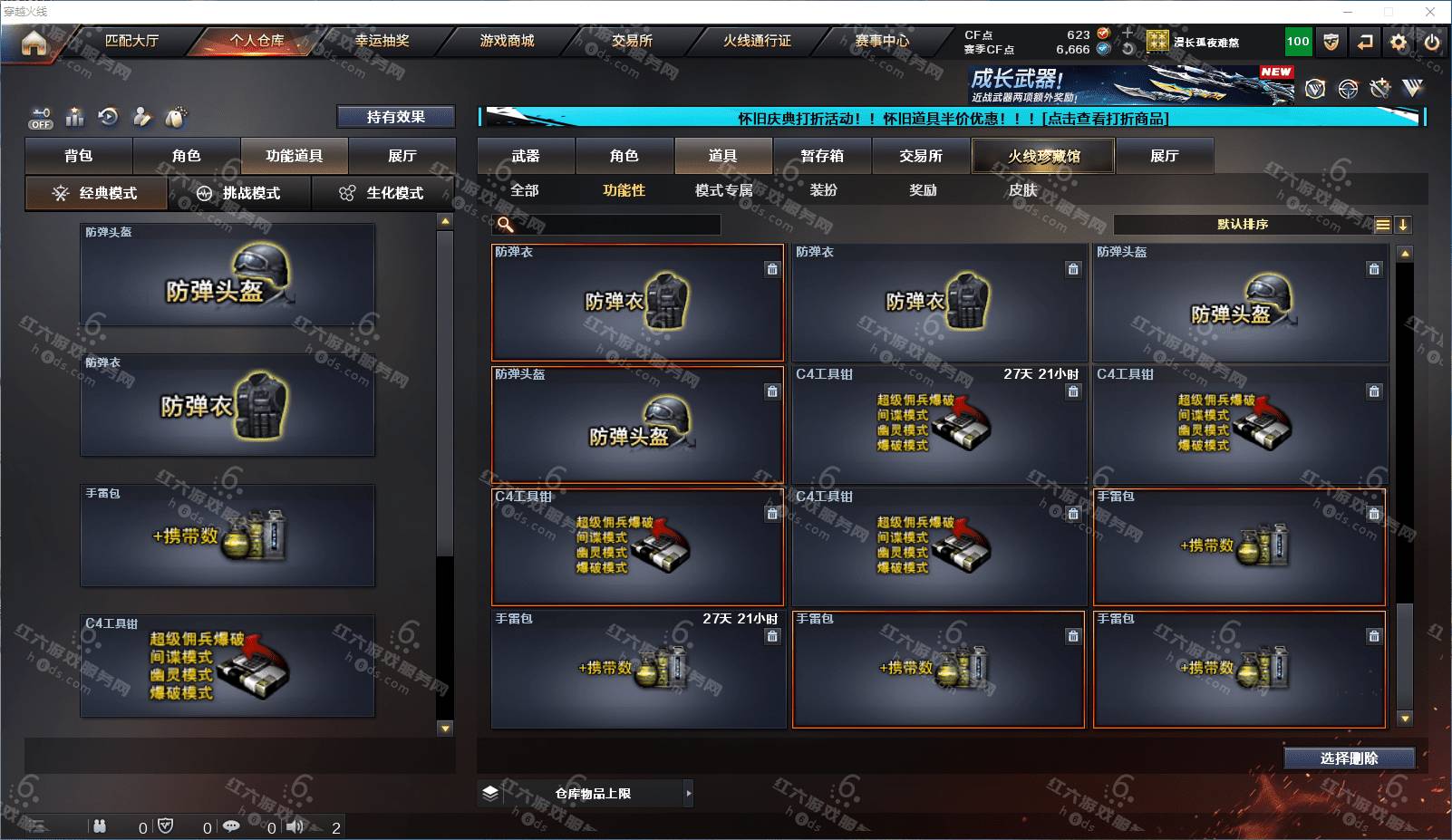The image size is (1452, 840).
Task: Go to 幸运抽奖 lucky draw
Action: [x=382, y=41]
